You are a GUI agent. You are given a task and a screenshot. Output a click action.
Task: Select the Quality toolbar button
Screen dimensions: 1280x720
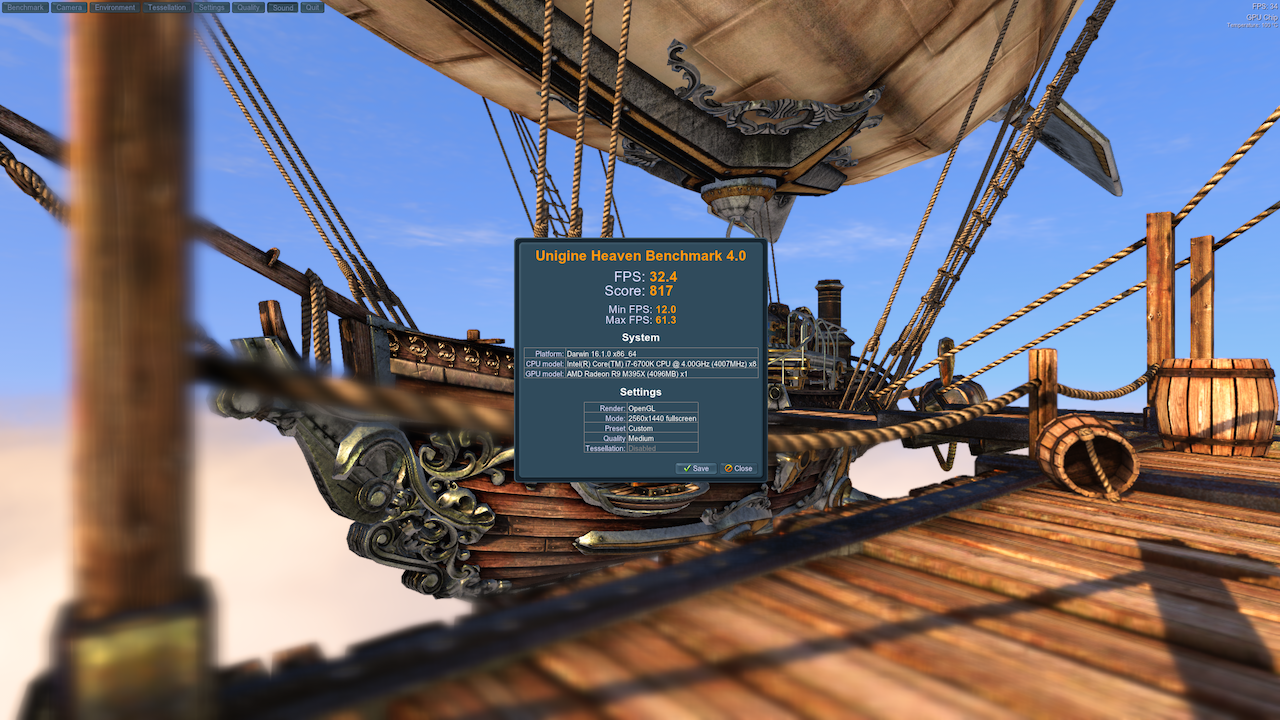pyautogui.click(x=249, y=7)
